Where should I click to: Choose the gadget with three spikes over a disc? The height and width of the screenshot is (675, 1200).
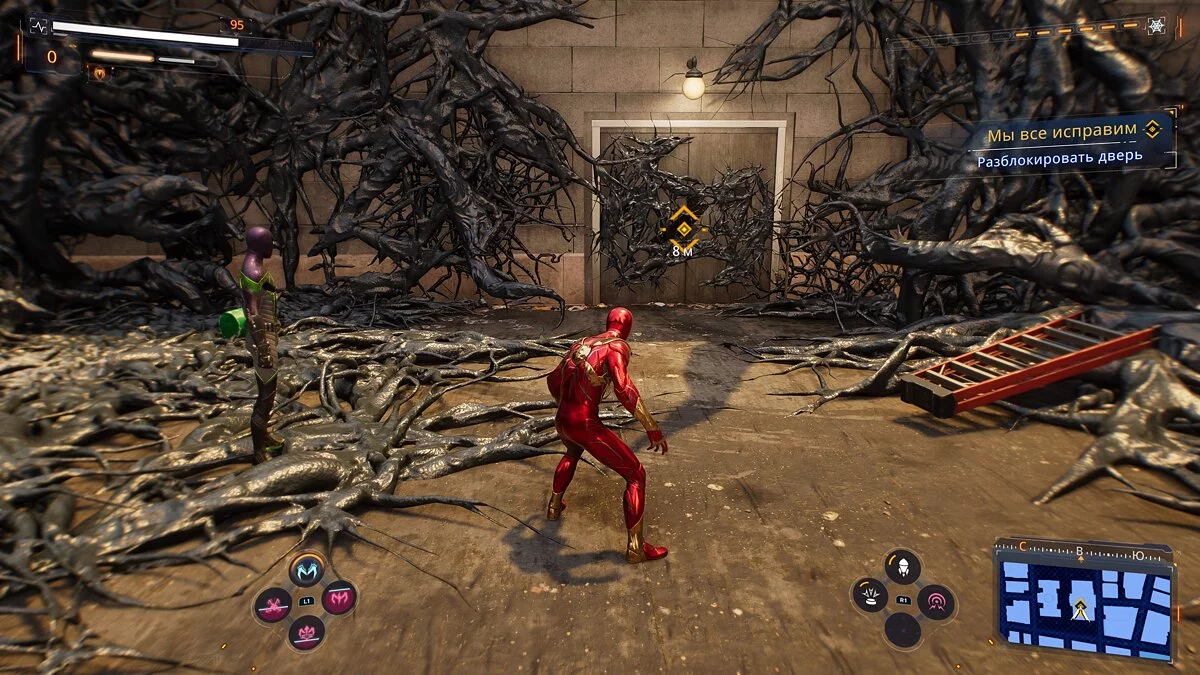869,596
